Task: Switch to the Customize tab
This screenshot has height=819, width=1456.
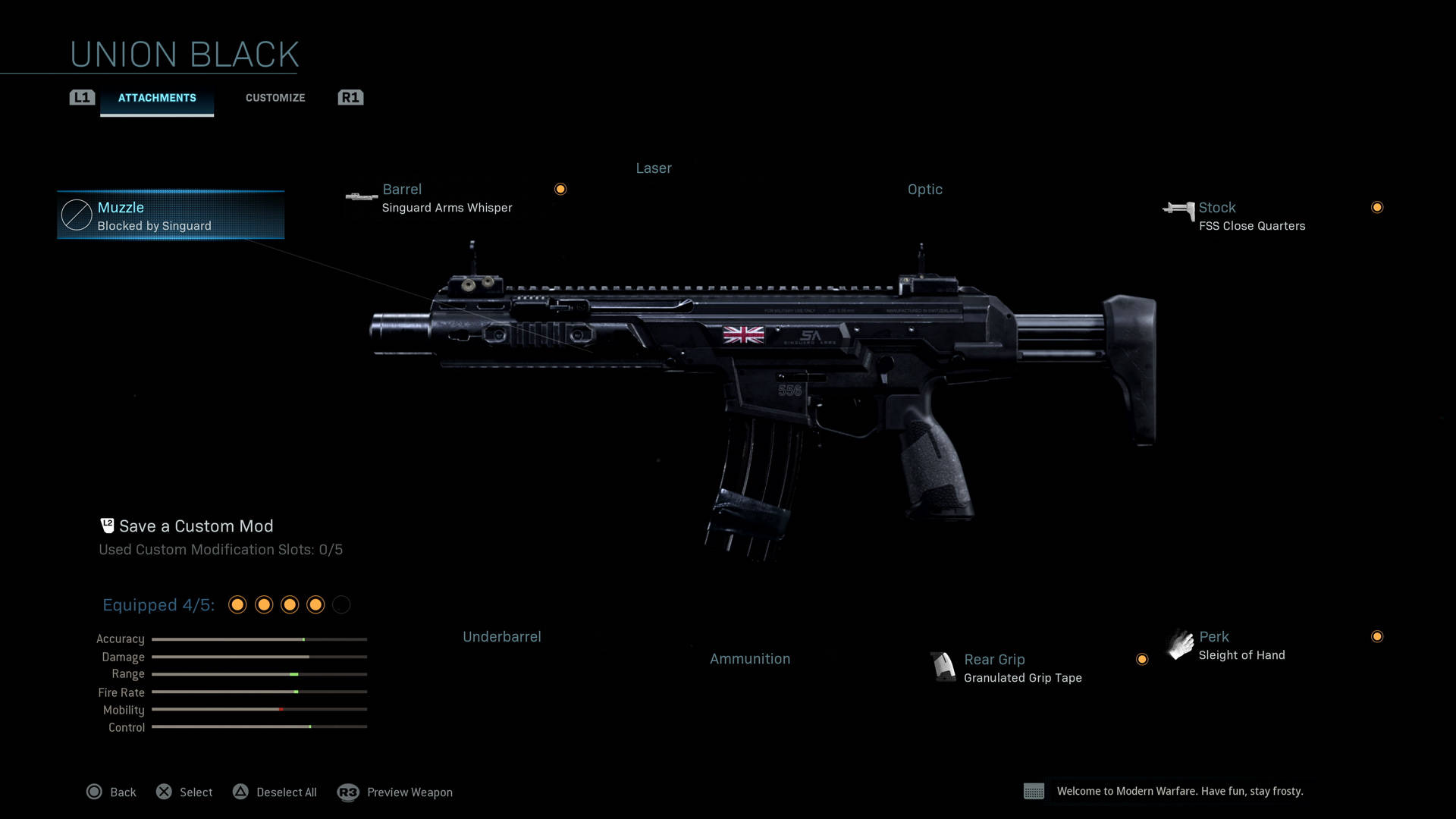Action: click(275, 98)
